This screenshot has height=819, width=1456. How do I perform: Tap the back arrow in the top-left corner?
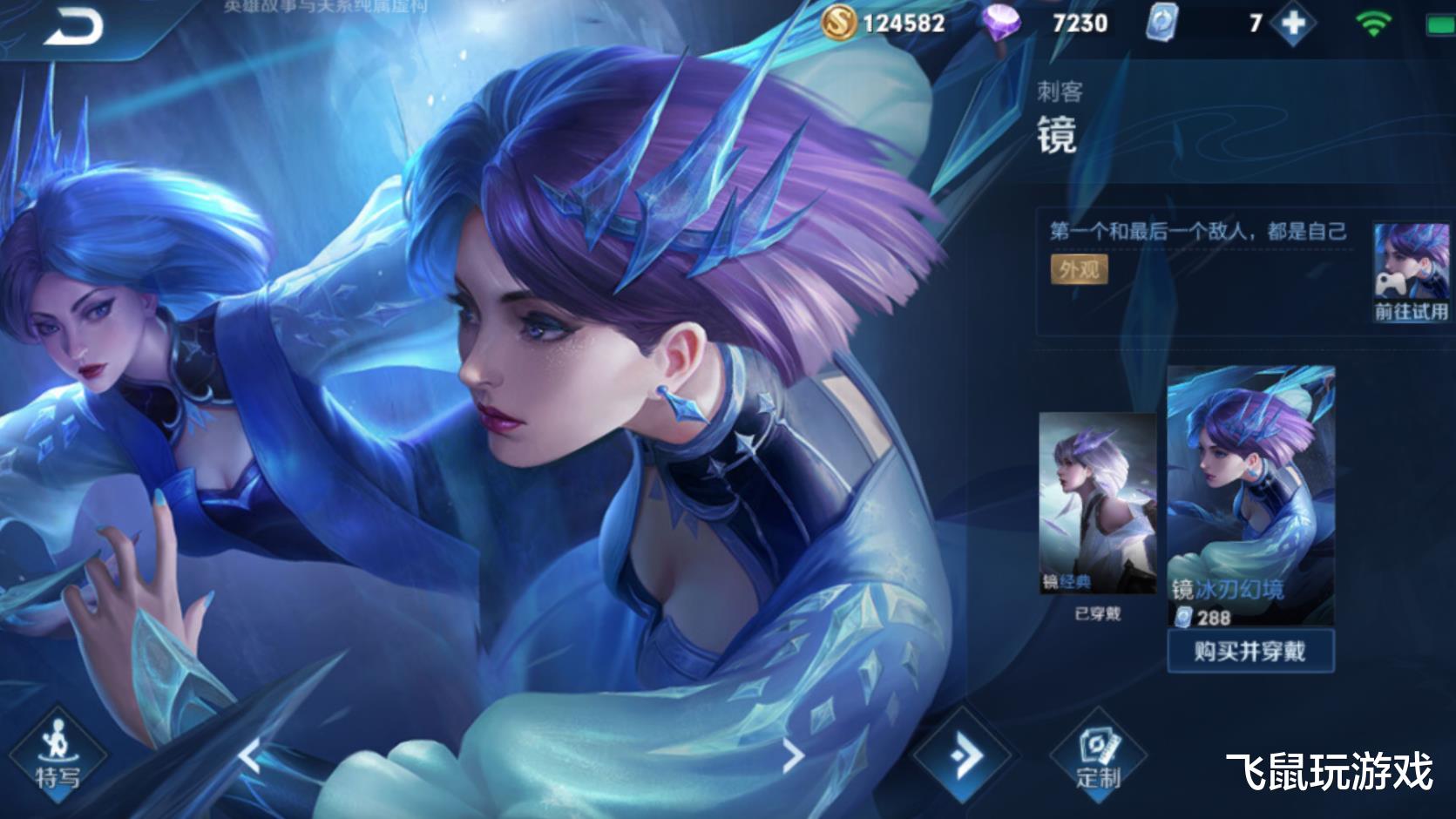click(74, 26)
